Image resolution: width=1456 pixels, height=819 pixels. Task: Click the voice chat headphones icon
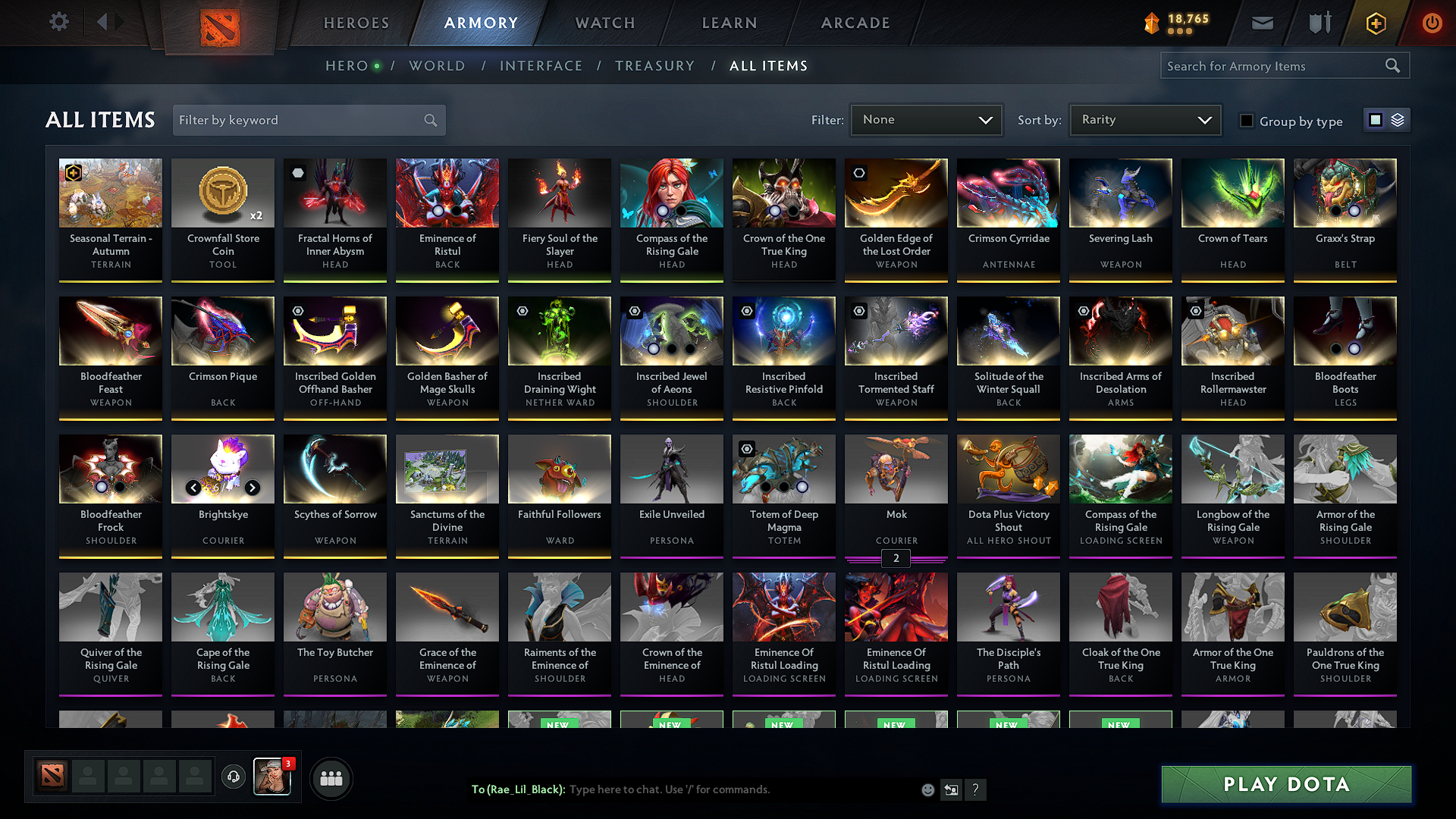point(234,777)
